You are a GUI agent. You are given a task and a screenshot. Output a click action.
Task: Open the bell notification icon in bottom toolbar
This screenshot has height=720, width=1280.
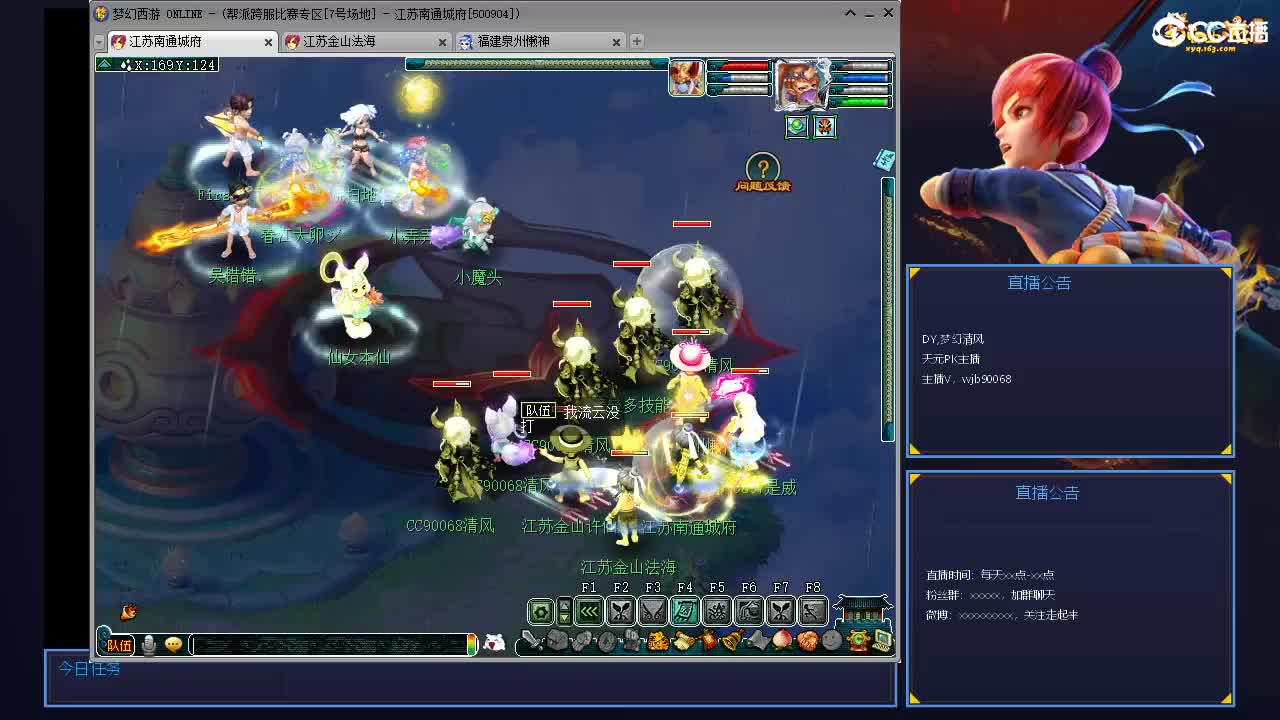731,638
